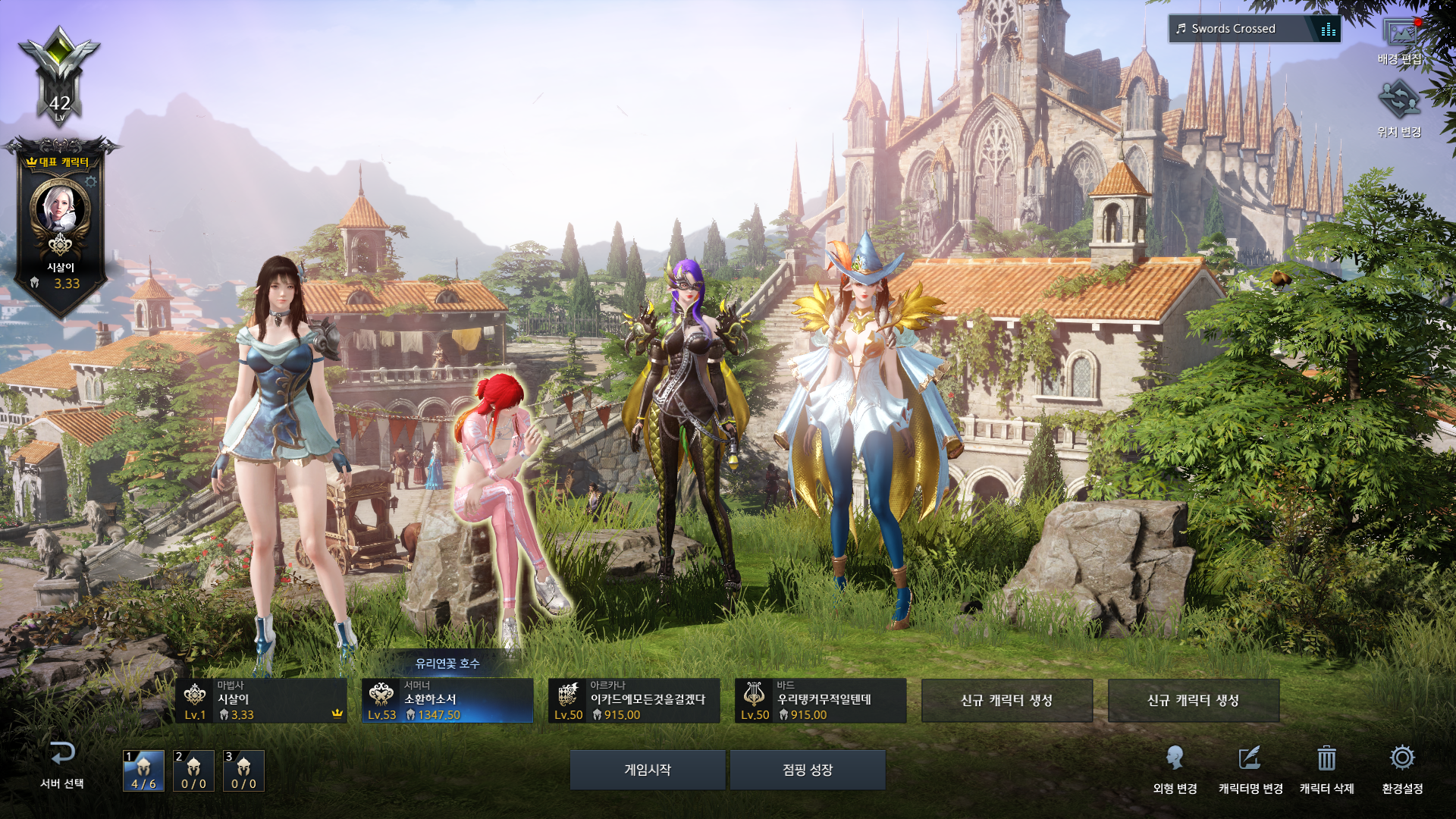
Task: Open 캐릭터명 변경 rename option
Action: (1250, 767)
